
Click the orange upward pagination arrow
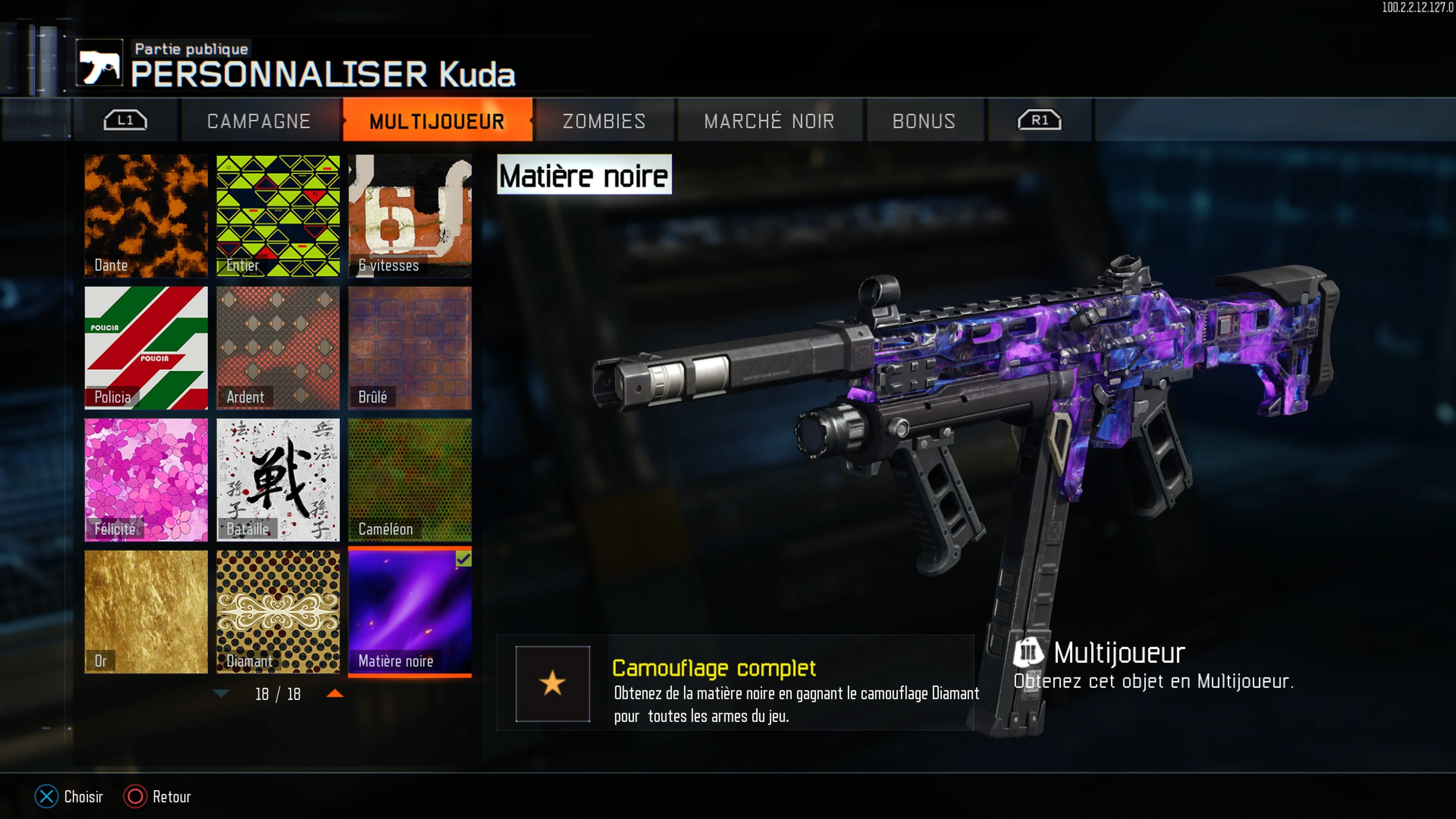[x=335, y=694]
